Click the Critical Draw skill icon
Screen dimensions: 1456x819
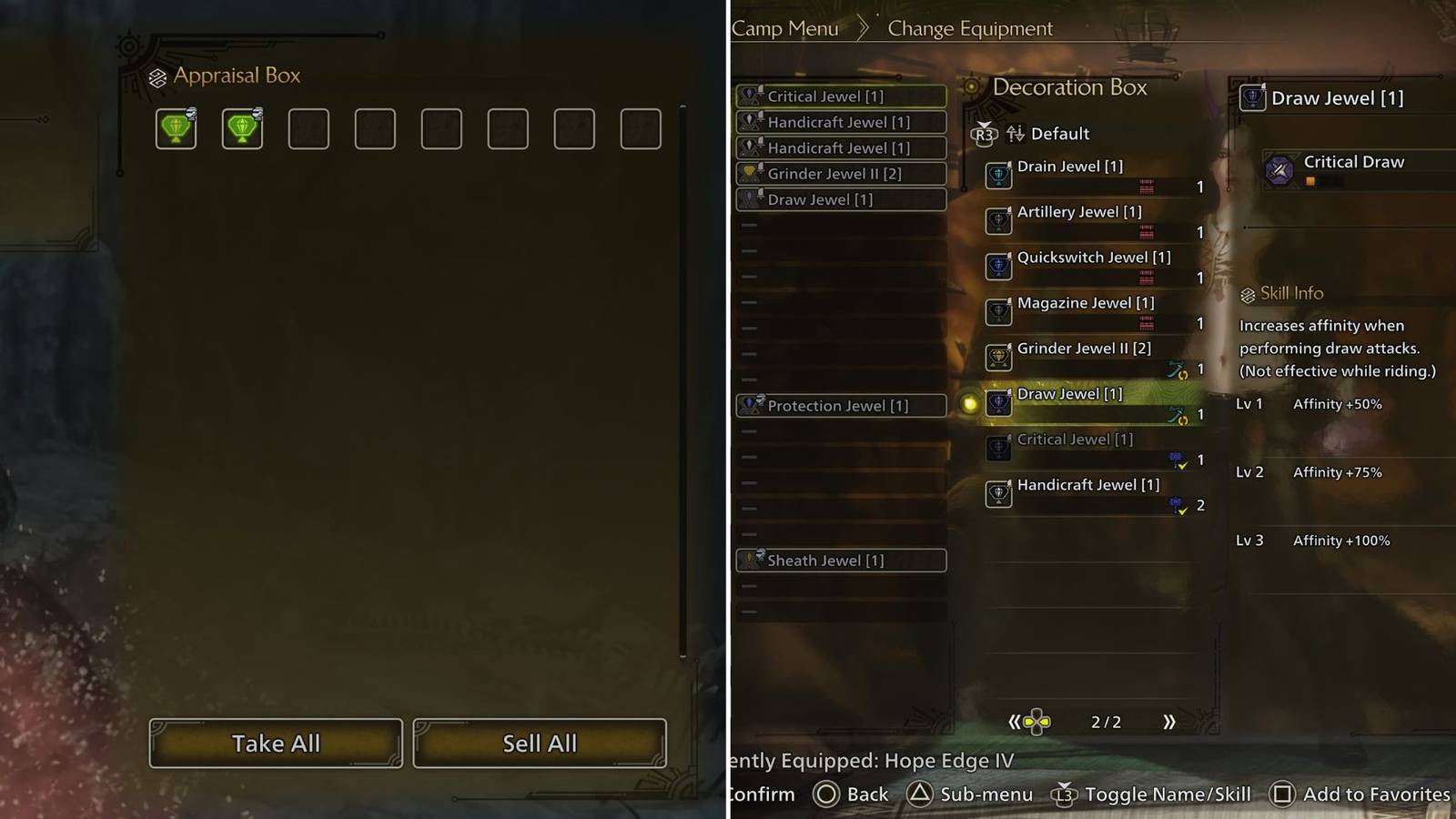(1279, 167)
